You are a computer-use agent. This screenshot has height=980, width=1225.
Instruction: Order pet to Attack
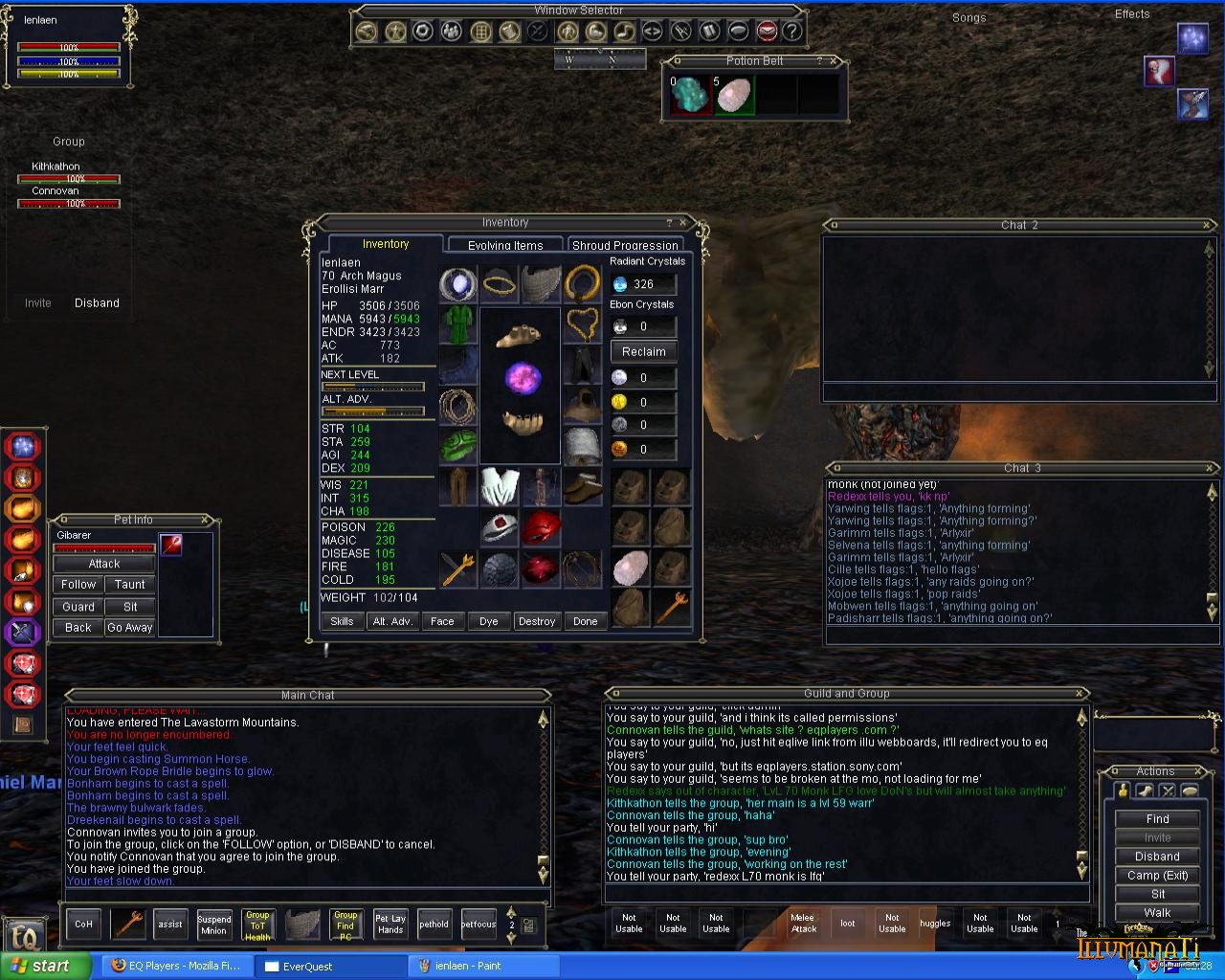point(103,564)
